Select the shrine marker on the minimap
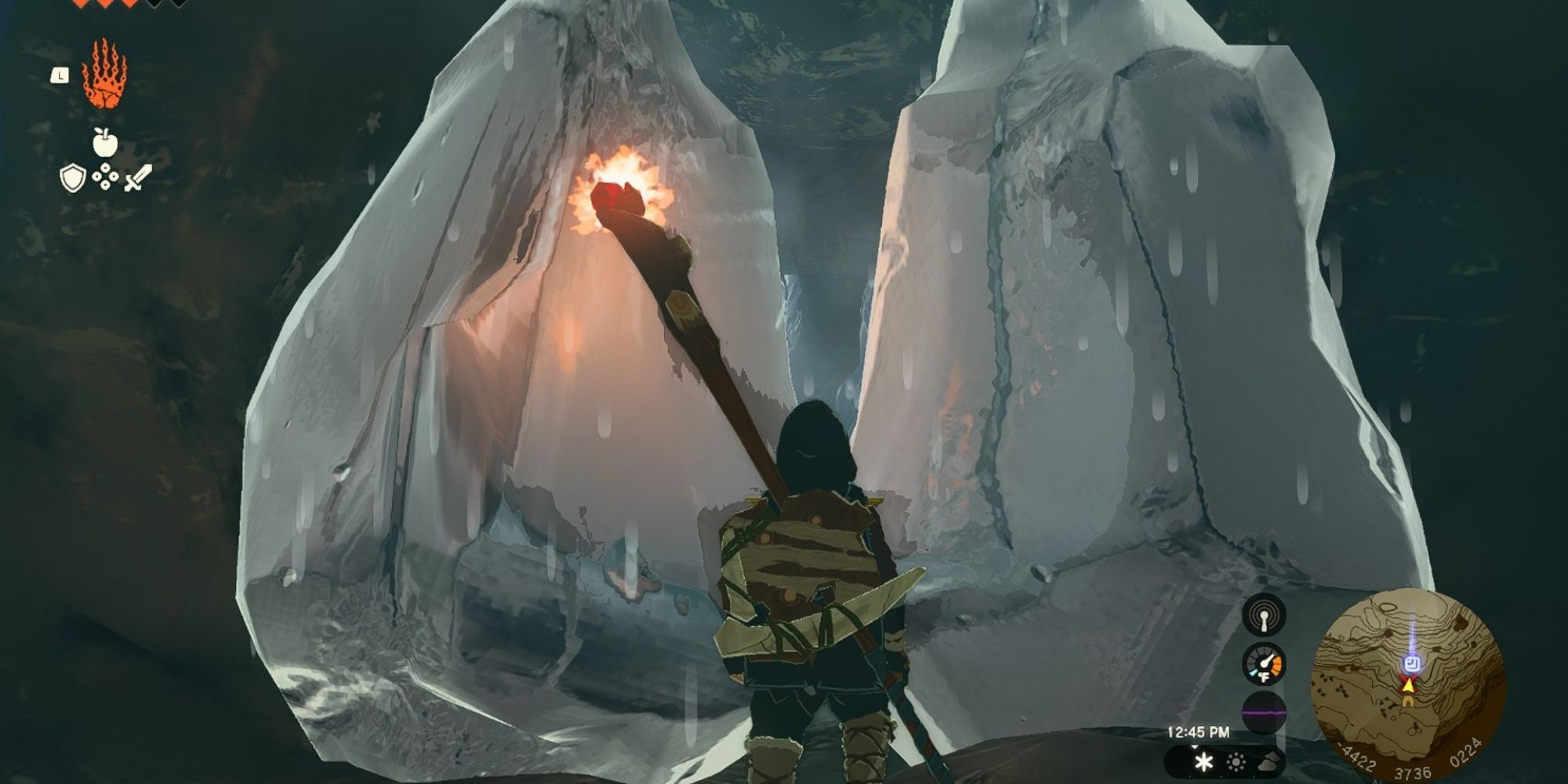This screenshot has width=1568, height=784. point(1412,664)
